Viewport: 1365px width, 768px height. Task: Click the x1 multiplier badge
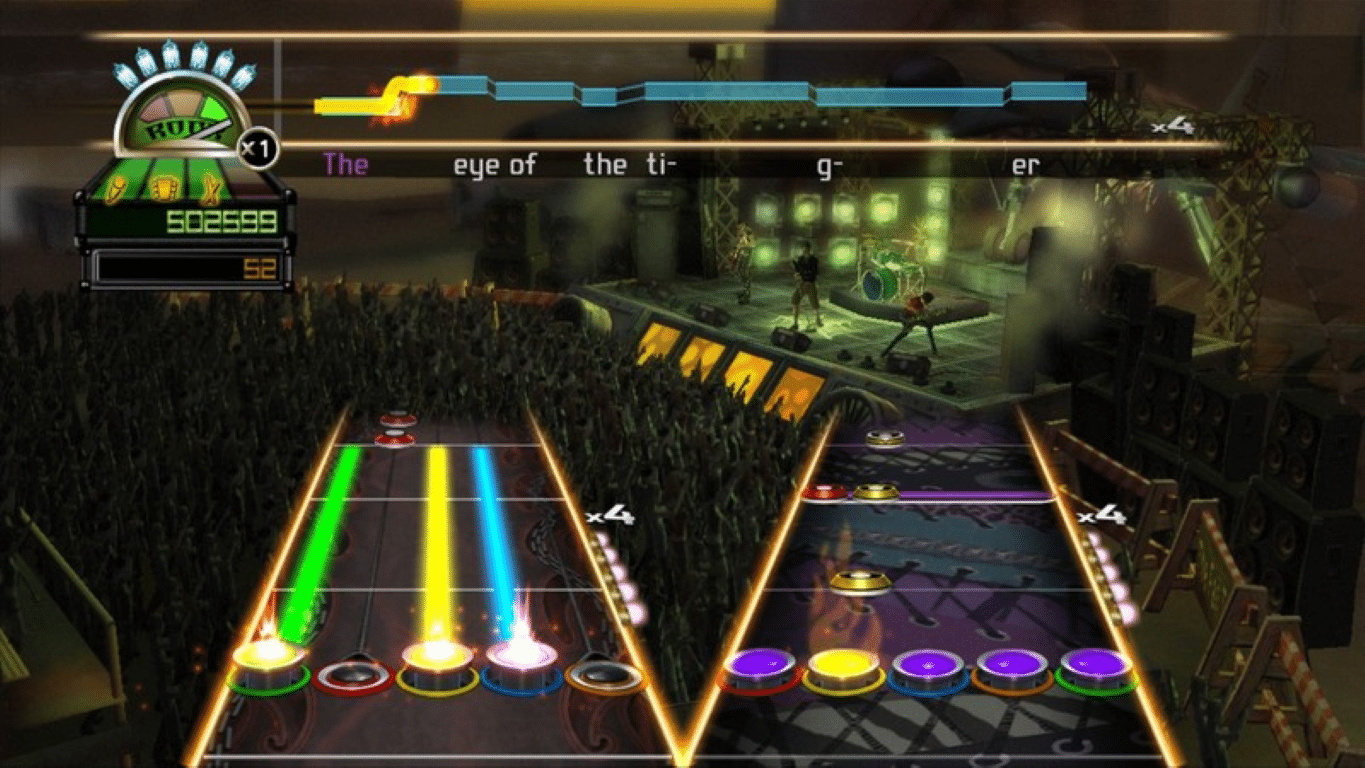pos(256,147)
